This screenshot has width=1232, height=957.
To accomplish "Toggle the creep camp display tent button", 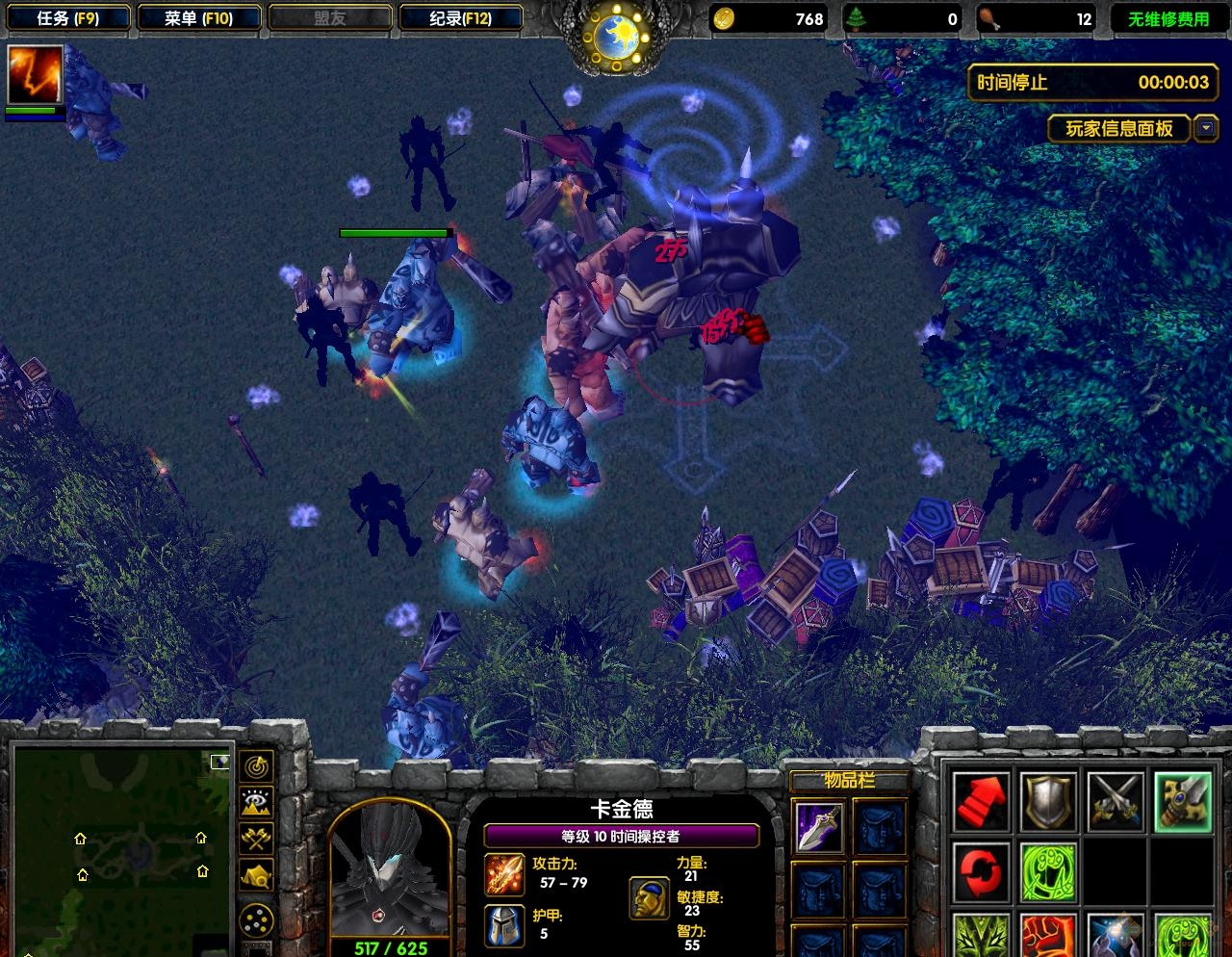I will [256, 875].
